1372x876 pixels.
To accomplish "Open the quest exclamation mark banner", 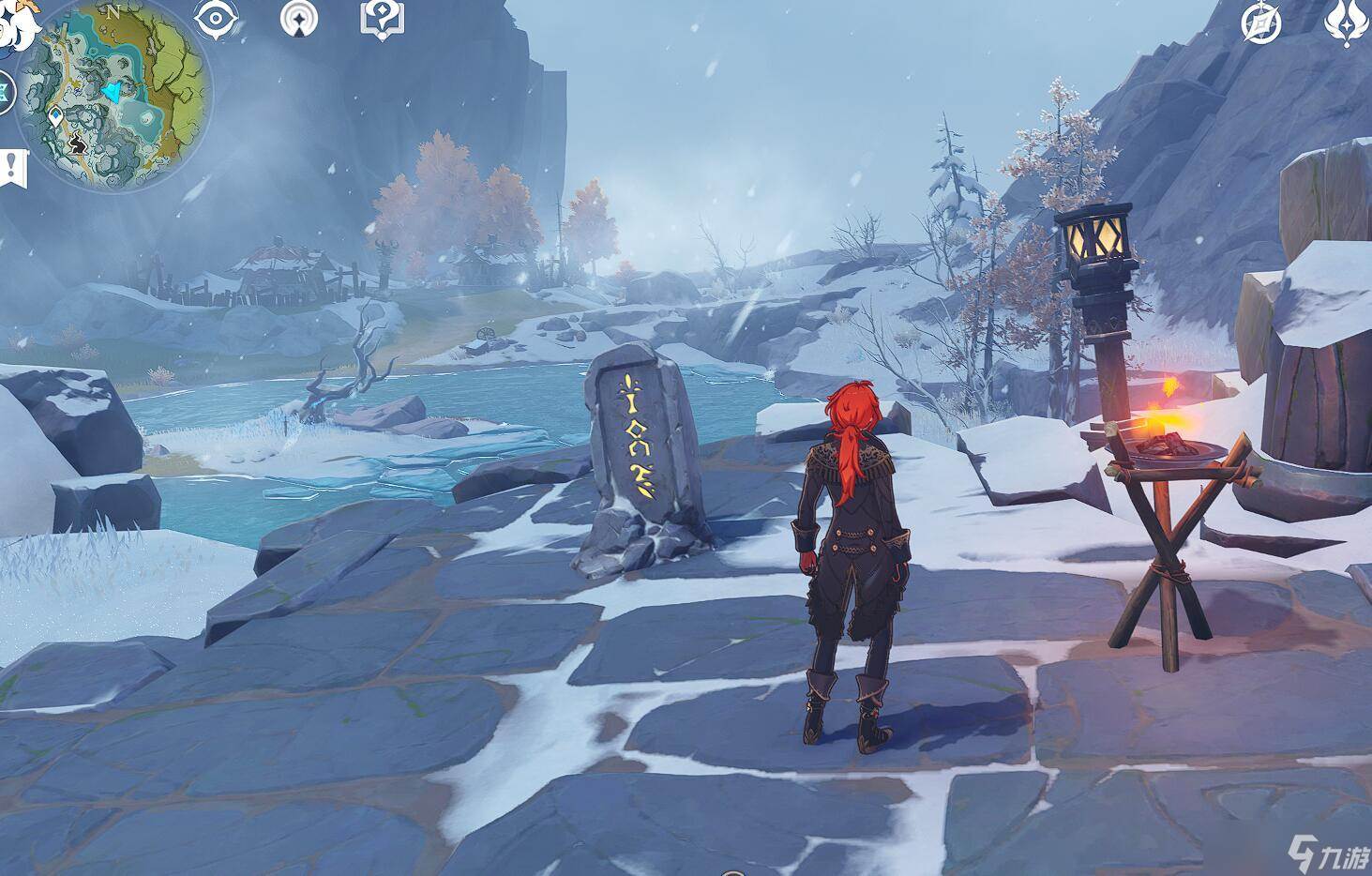I will pyautogui.click(x=12, y=168).
